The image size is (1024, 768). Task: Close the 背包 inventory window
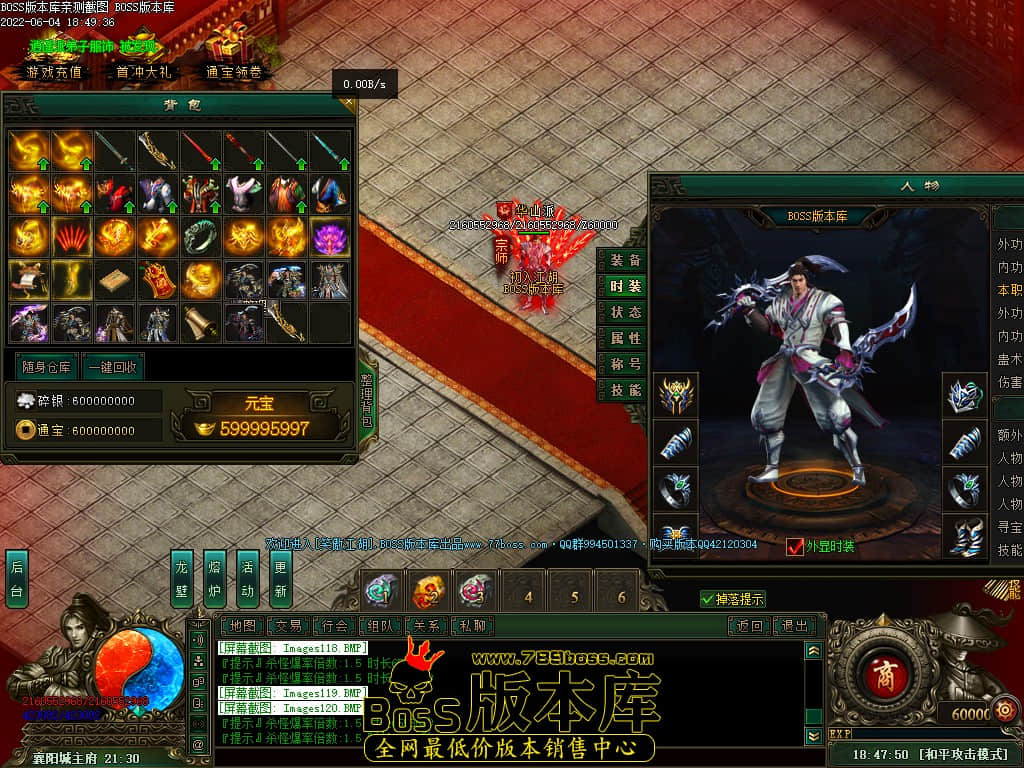[348, 101]
